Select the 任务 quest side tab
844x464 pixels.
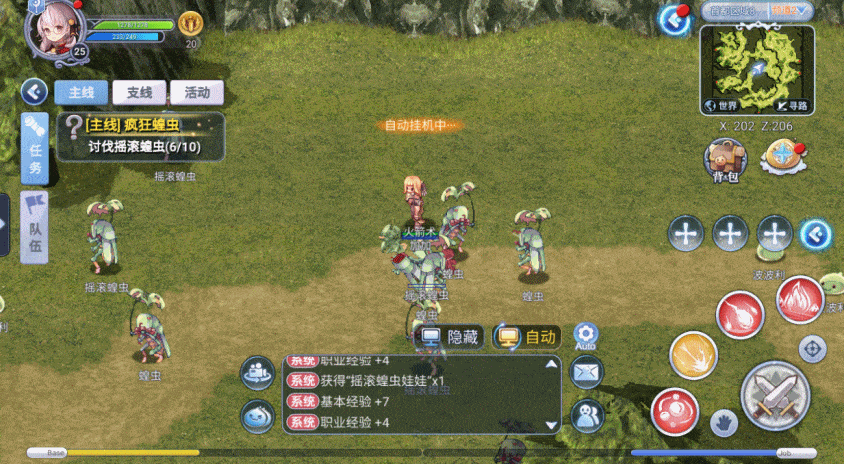coord(35,148)
